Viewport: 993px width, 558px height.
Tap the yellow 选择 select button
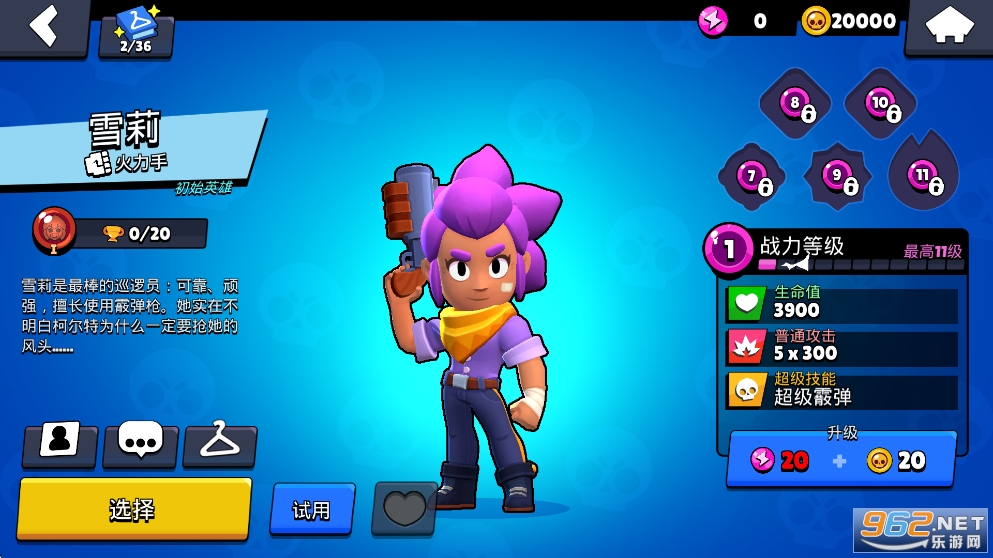pos(133,509)
